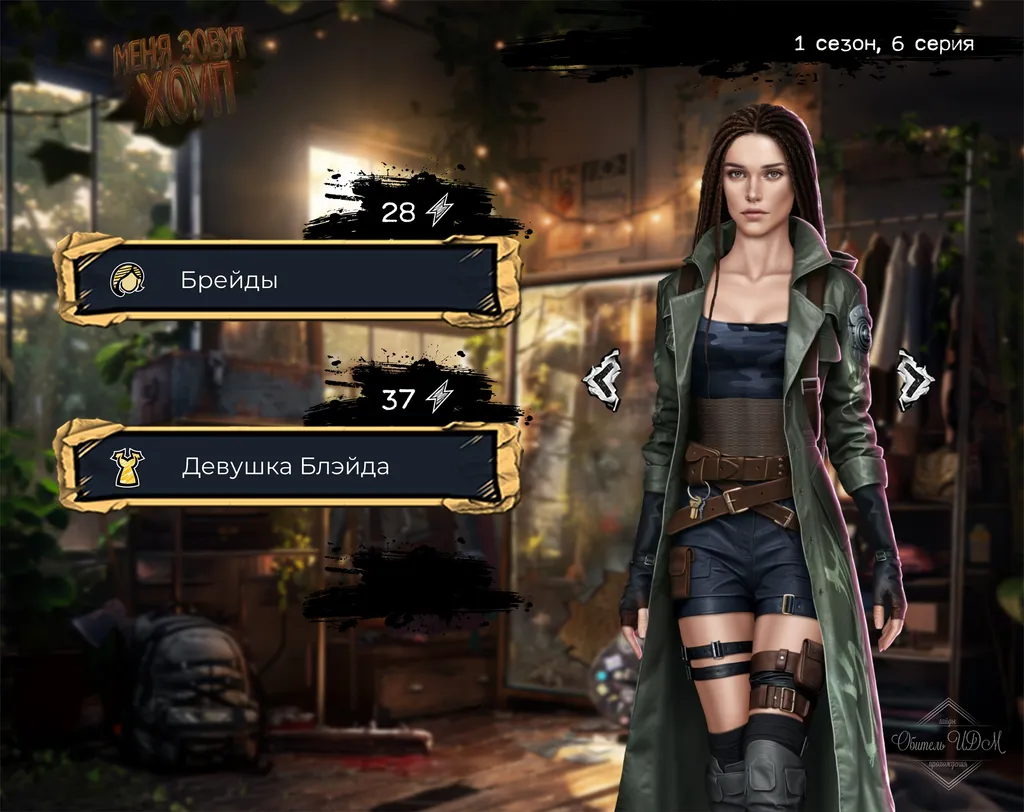Show the previous outfit with left arrow
1024x812 pixels.
coord(602,380)
